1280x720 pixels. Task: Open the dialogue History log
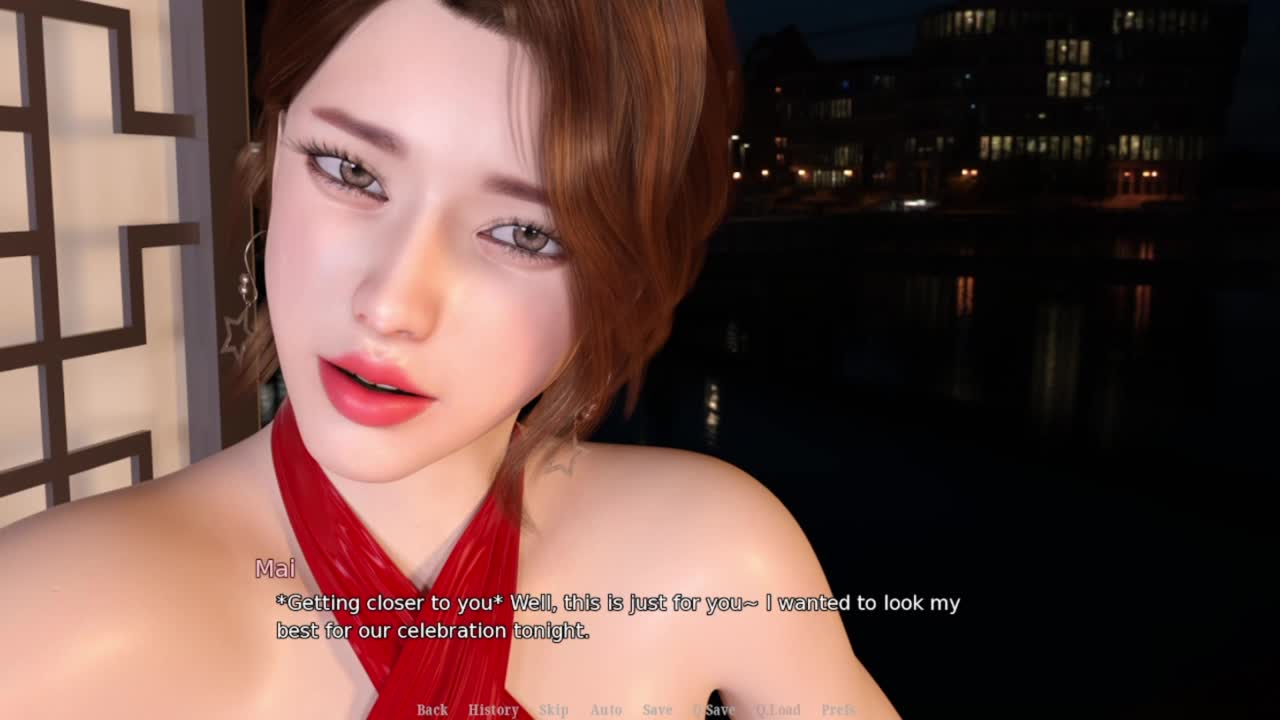493,710
